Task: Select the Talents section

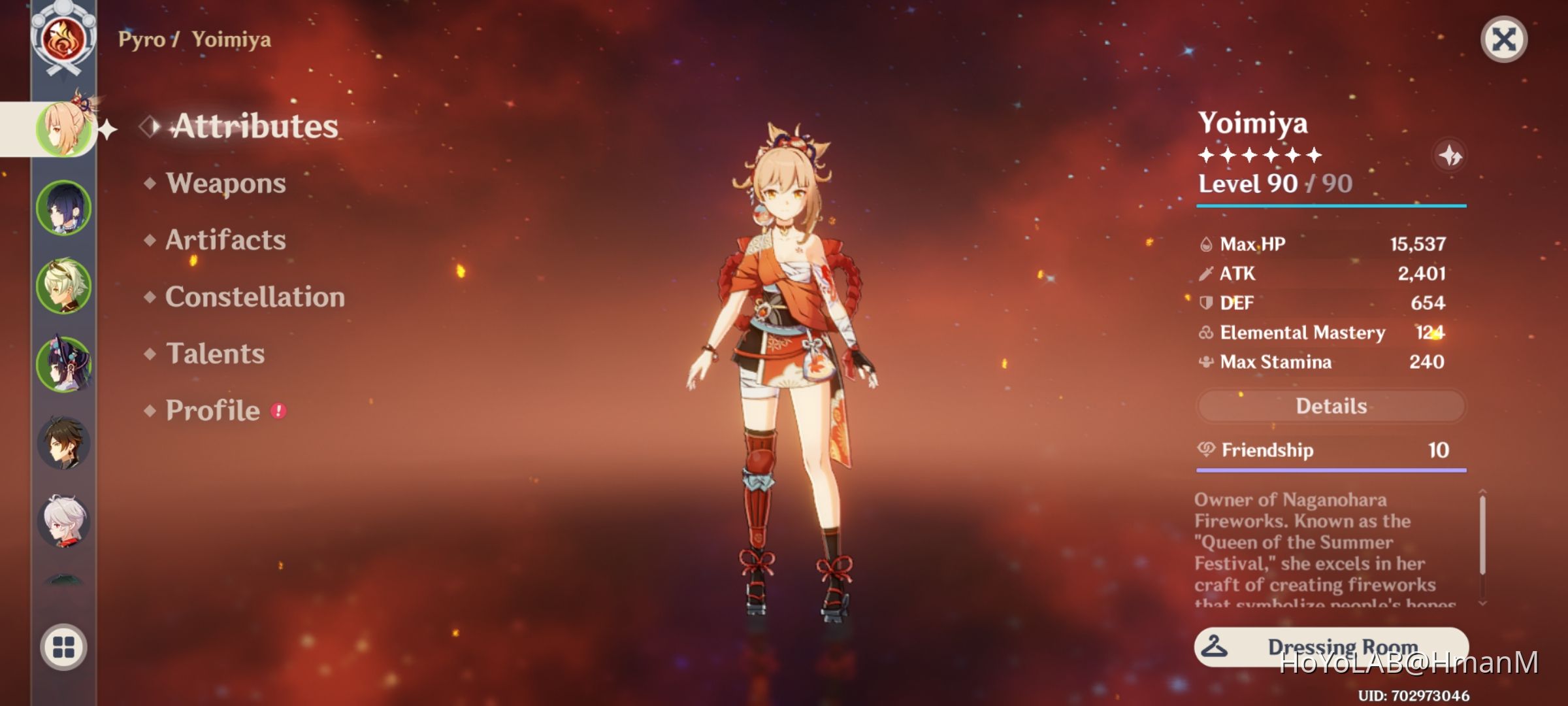Action: click(x=216, y=354)
